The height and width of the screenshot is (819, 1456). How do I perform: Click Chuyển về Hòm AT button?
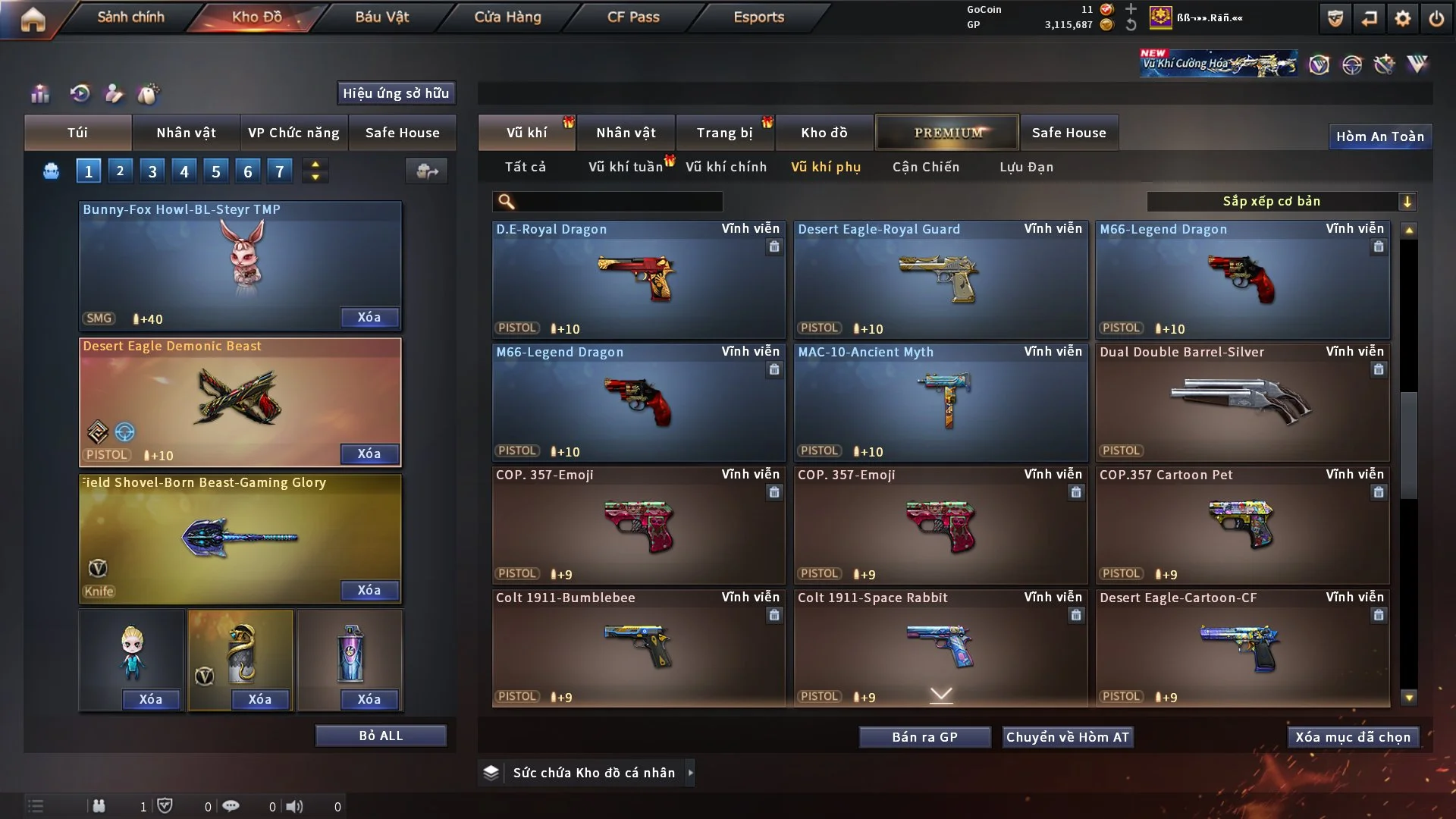(1067, 737)
